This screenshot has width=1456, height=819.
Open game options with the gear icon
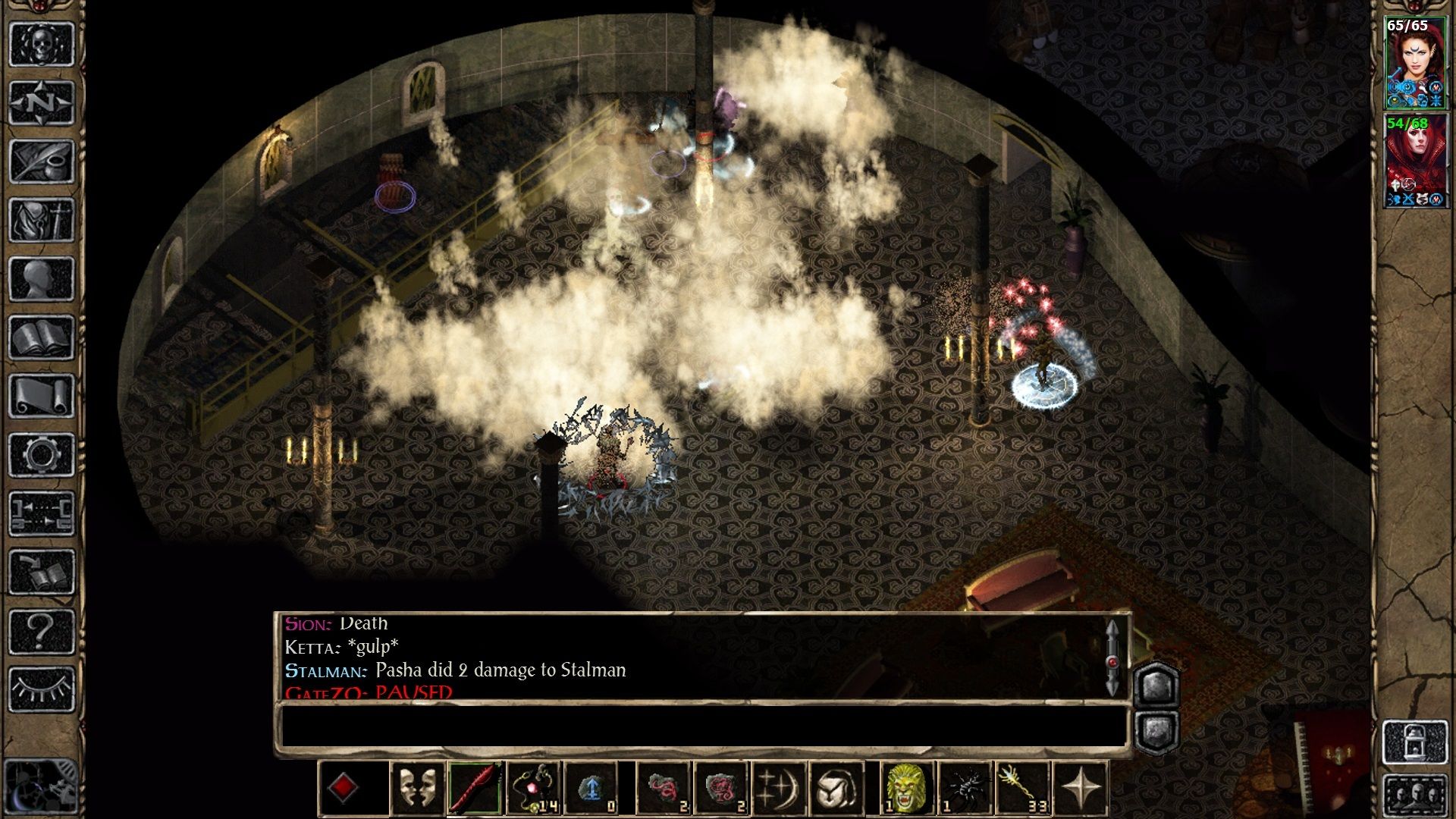[41, 455]
